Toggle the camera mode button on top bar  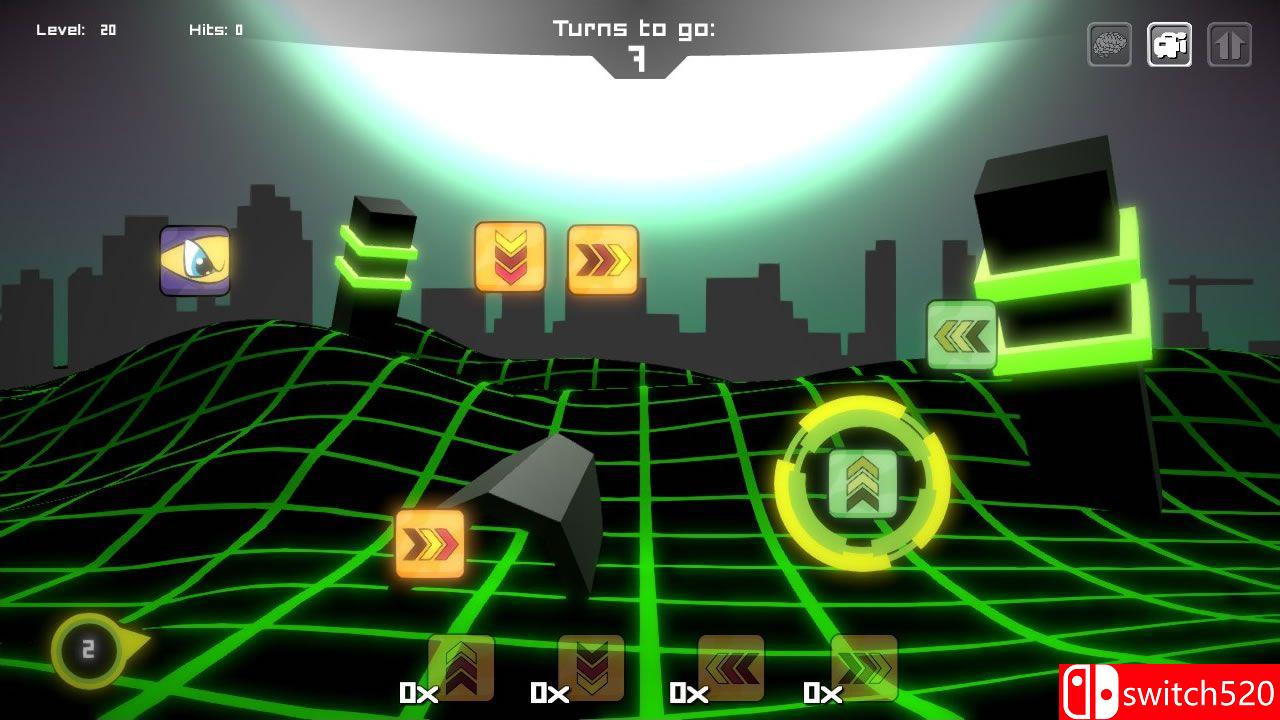point(1168,44)
